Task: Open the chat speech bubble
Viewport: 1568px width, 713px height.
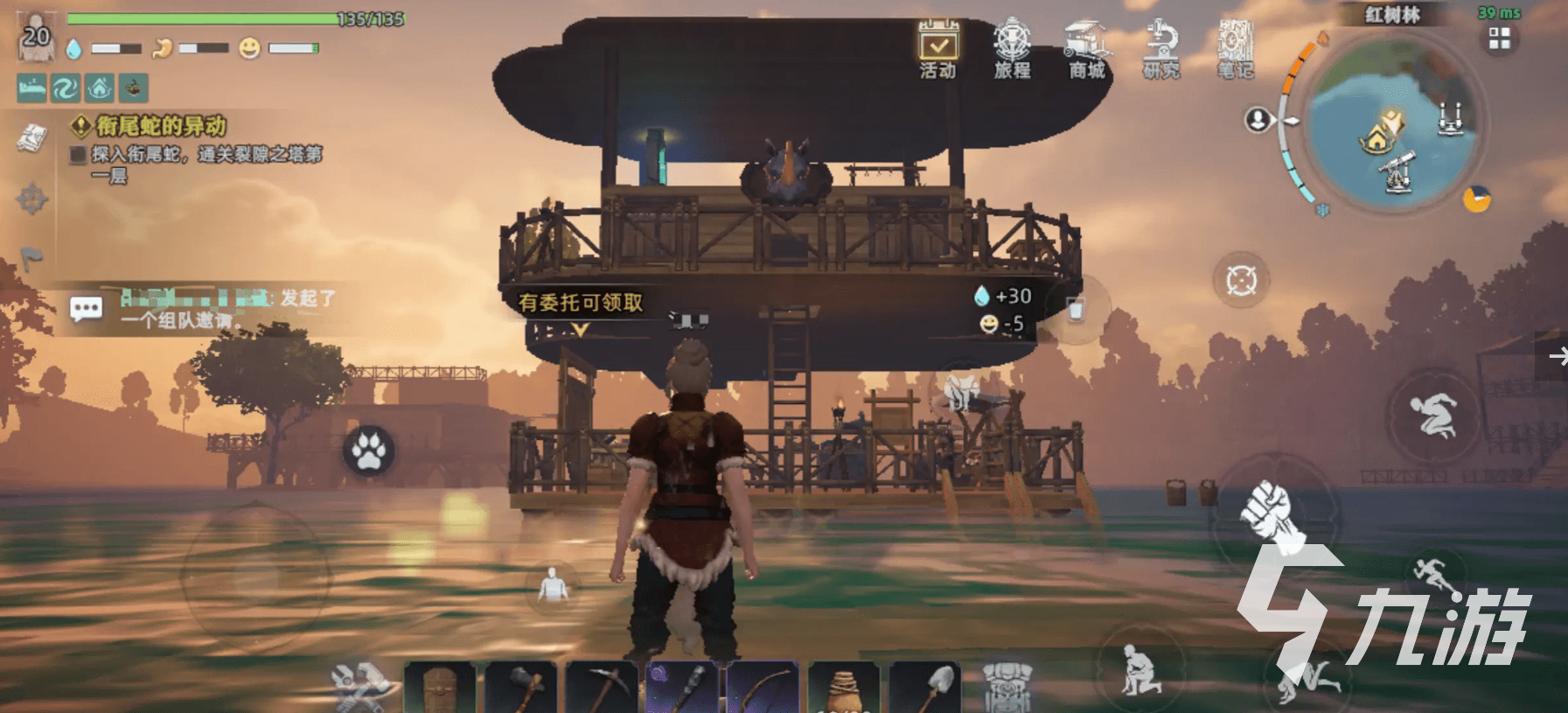Action: coord(86,309)
